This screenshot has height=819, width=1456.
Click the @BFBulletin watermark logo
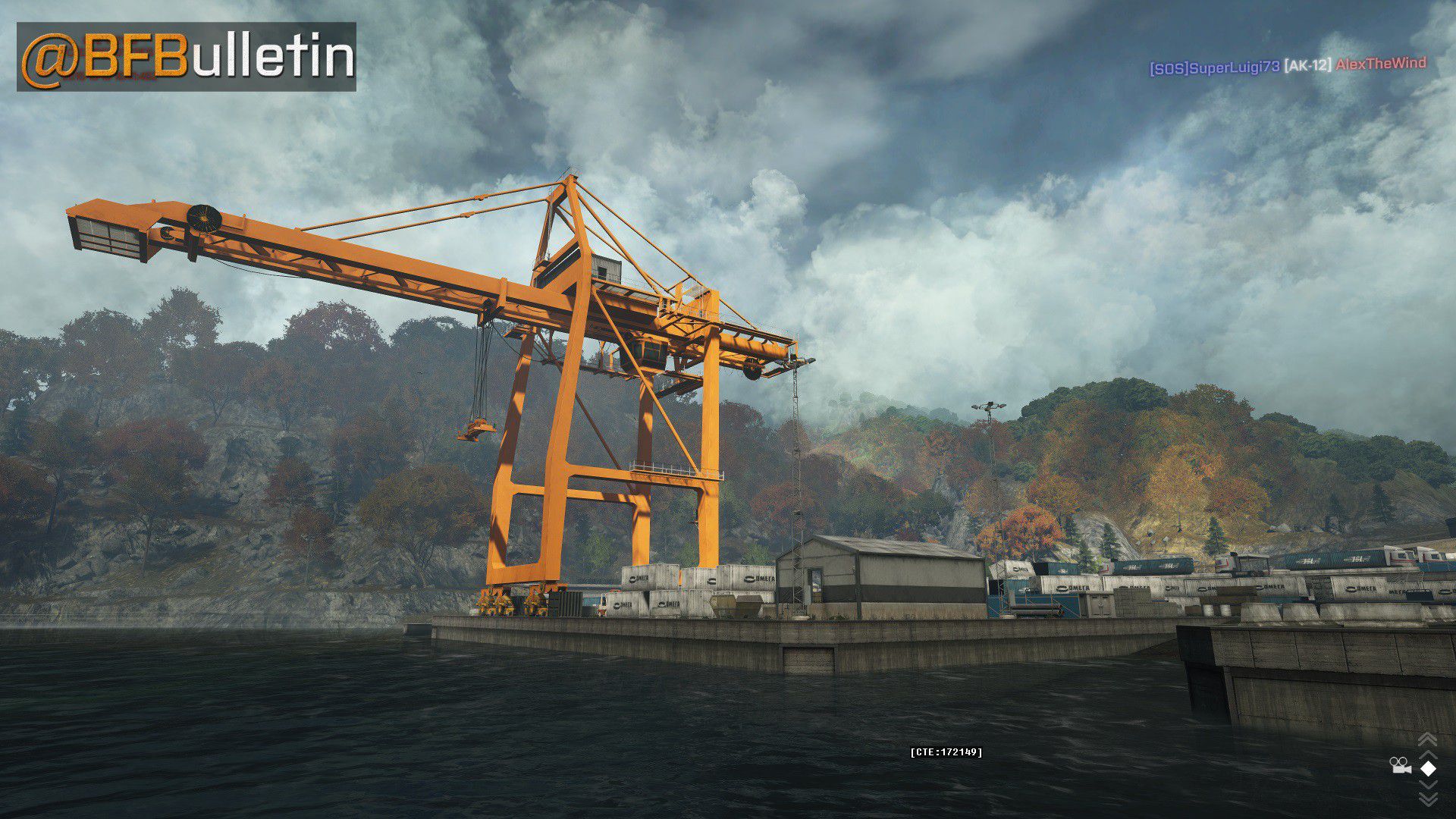[x=187, y=57]
